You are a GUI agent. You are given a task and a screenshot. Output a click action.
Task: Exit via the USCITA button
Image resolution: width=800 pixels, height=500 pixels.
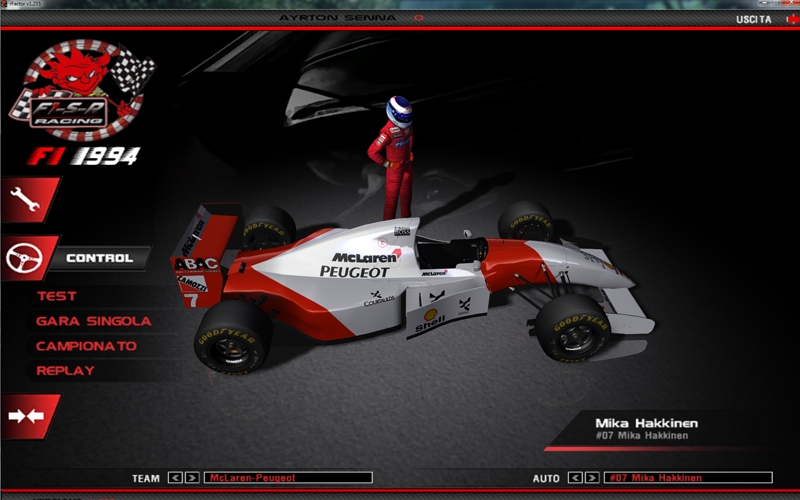coord(753,19)
